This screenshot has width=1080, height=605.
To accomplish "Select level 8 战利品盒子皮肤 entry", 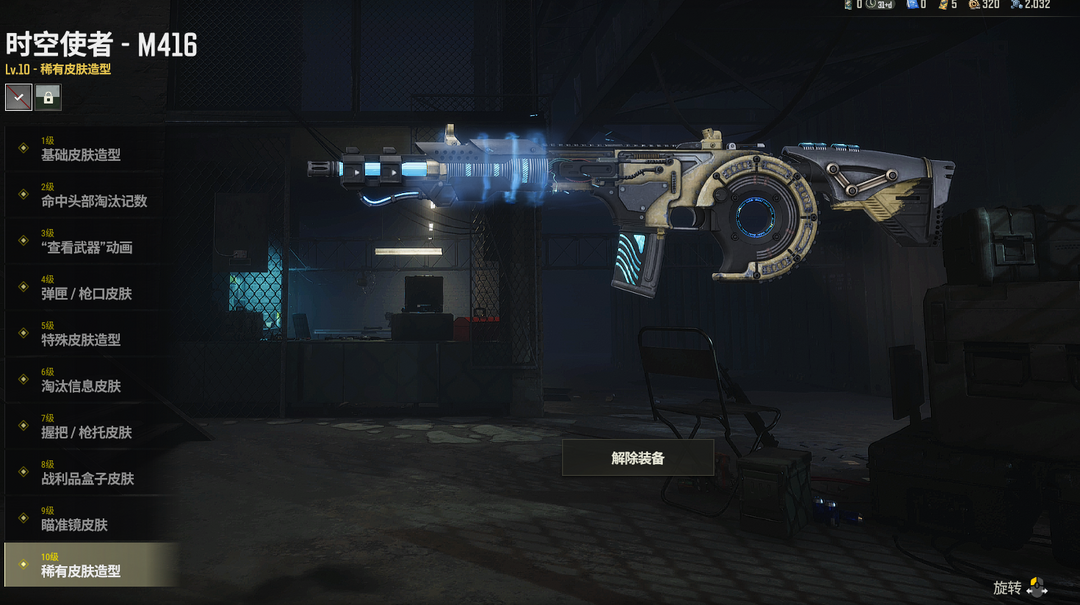I will click(85, 472).
